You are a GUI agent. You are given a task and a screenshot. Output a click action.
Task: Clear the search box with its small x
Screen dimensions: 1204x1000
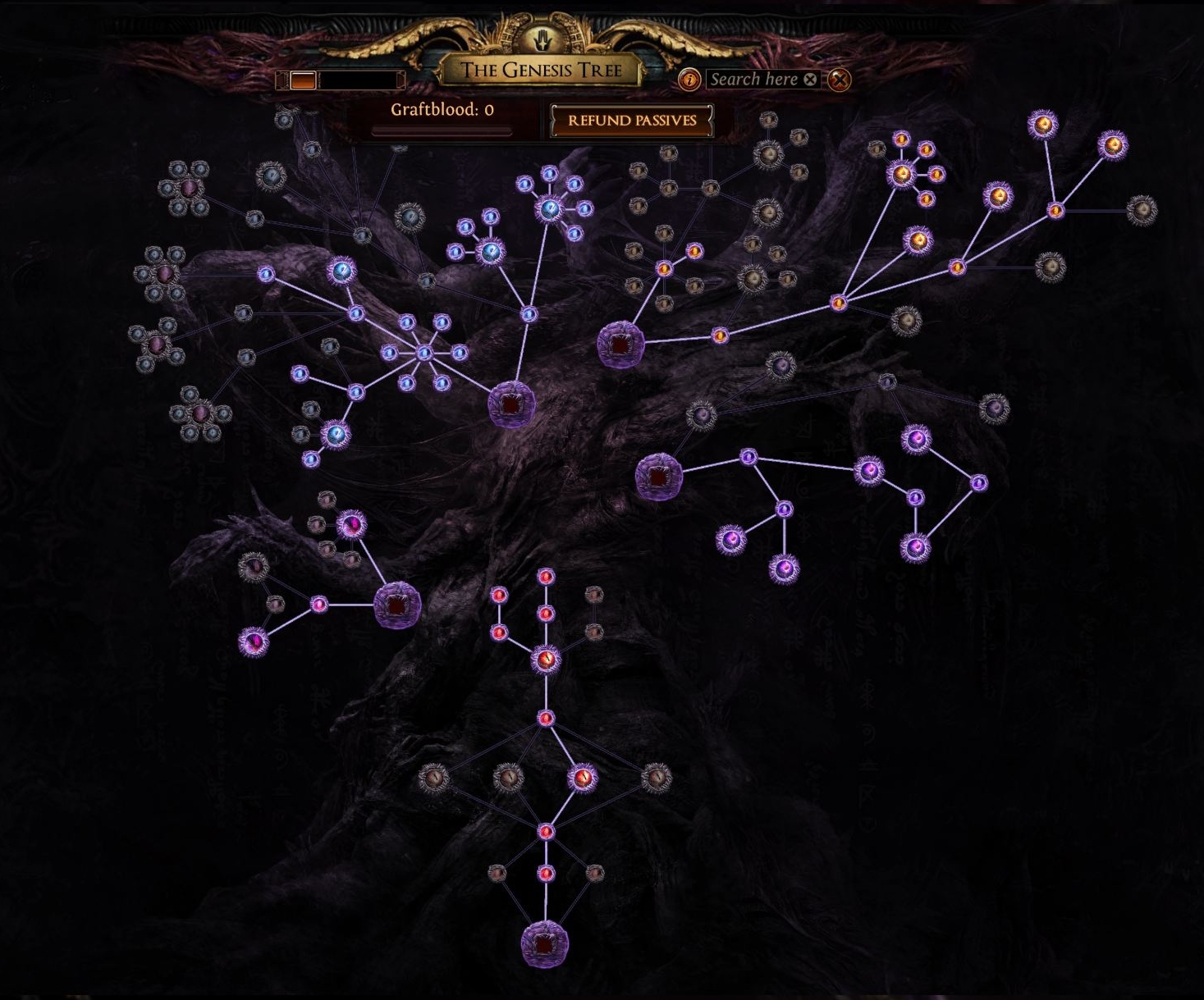810,80
